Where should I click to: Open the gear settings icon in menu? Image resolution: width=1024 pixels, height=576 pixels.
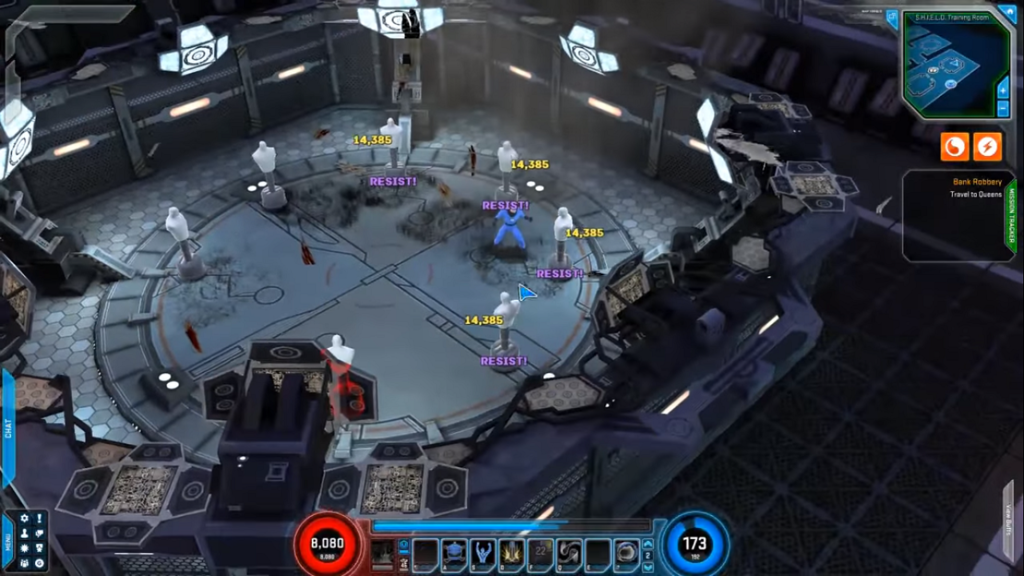(24, 519)
